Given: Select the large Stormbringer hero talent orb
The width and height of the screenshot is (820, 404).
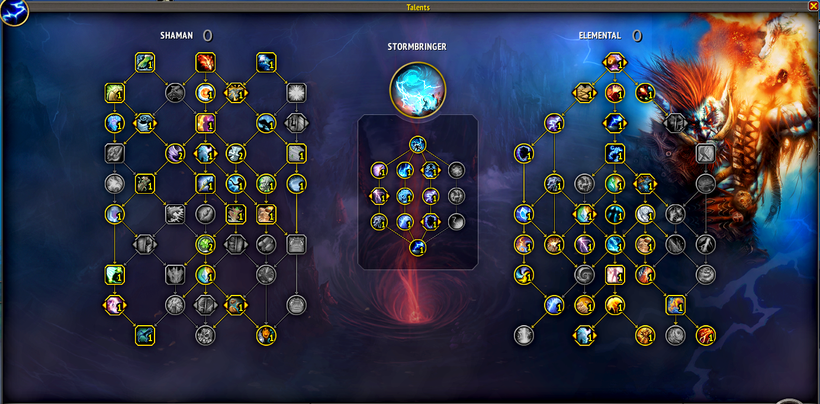Looking at the screenshot, I should (x=418, y=86).
